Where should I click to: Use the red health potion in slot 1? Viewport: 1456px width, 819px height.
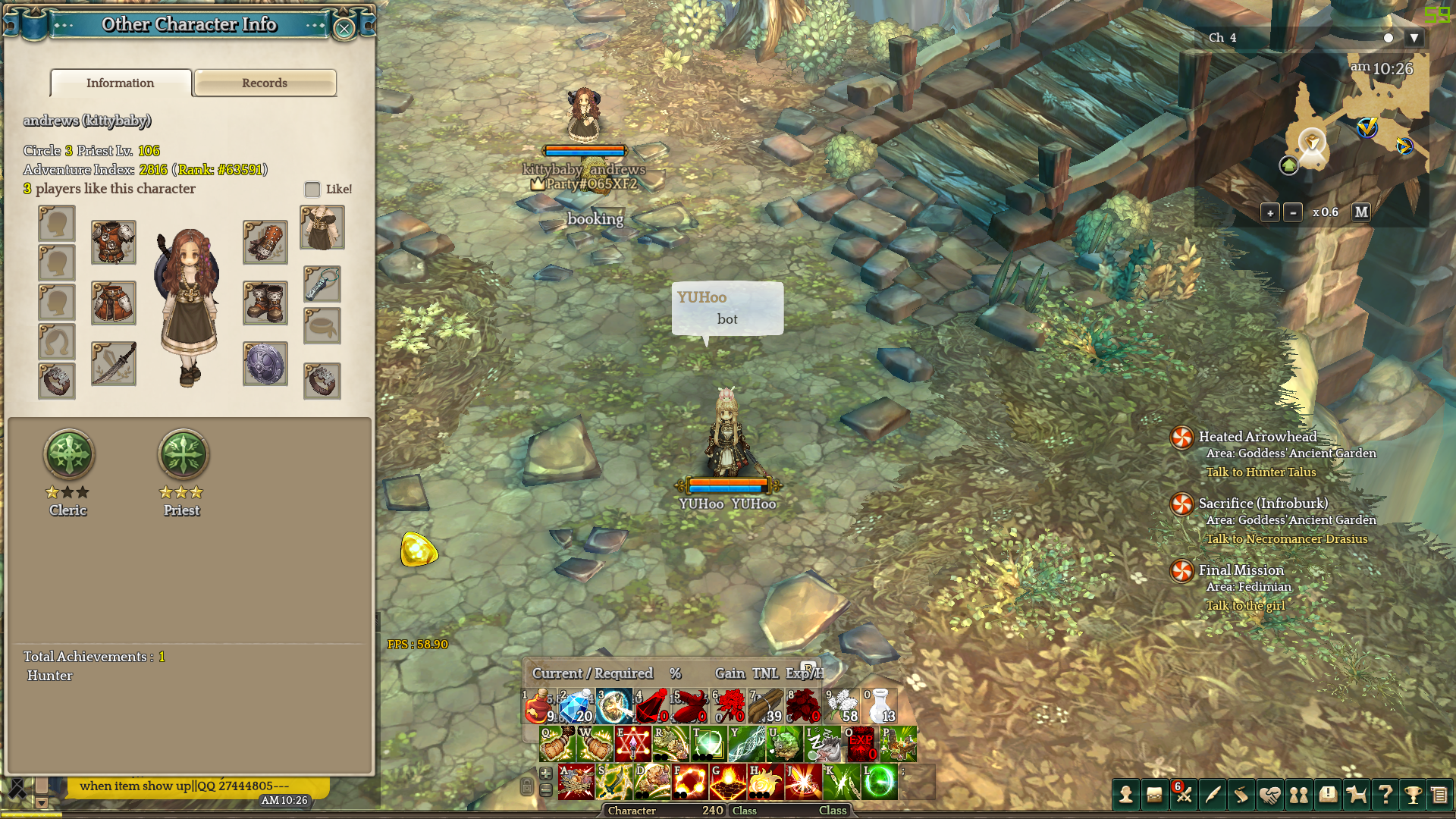click(538, 706)
